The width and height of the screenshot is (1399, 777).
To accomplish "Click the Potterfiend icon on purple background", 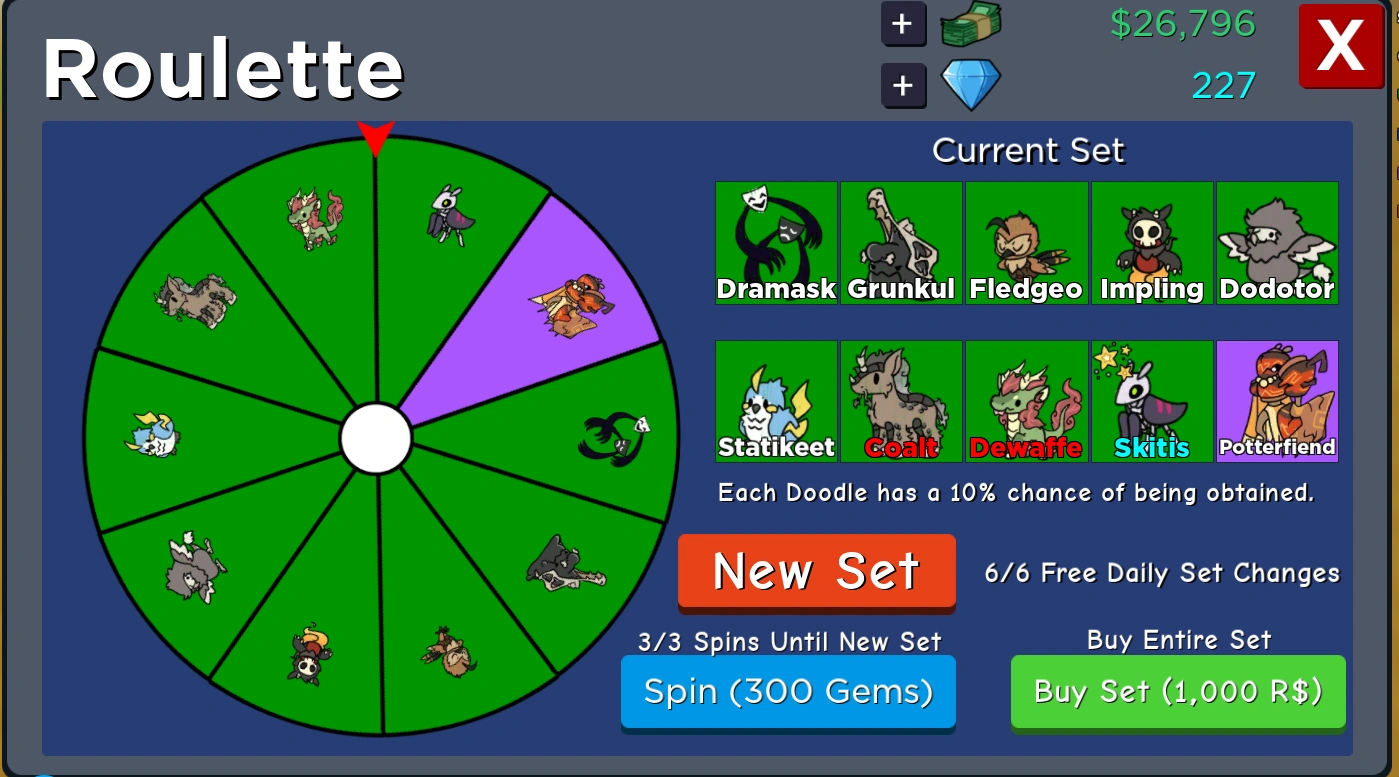I will coord(1276,395).
